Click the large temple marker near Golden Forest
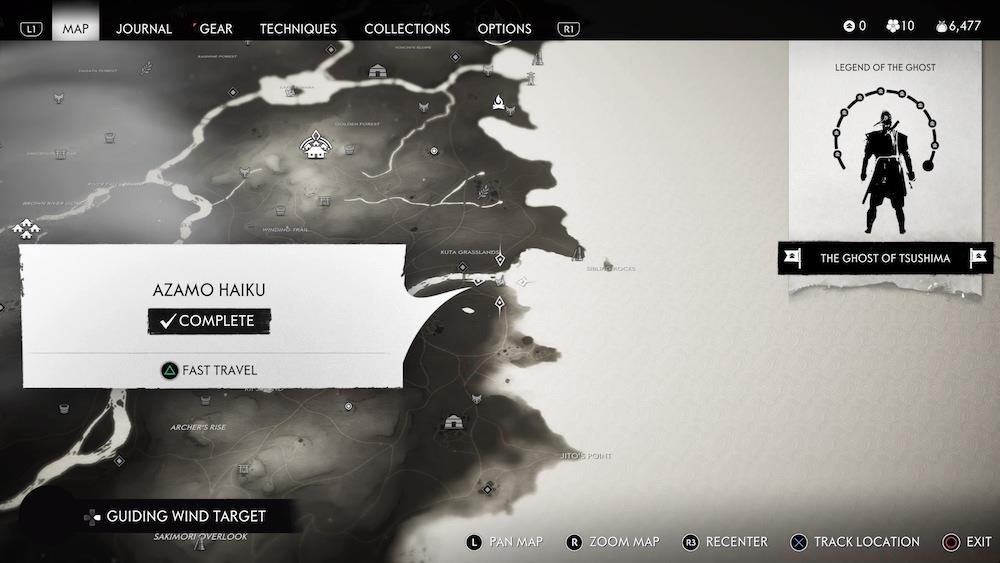1000x563 pixels. (x=317, y=146)
